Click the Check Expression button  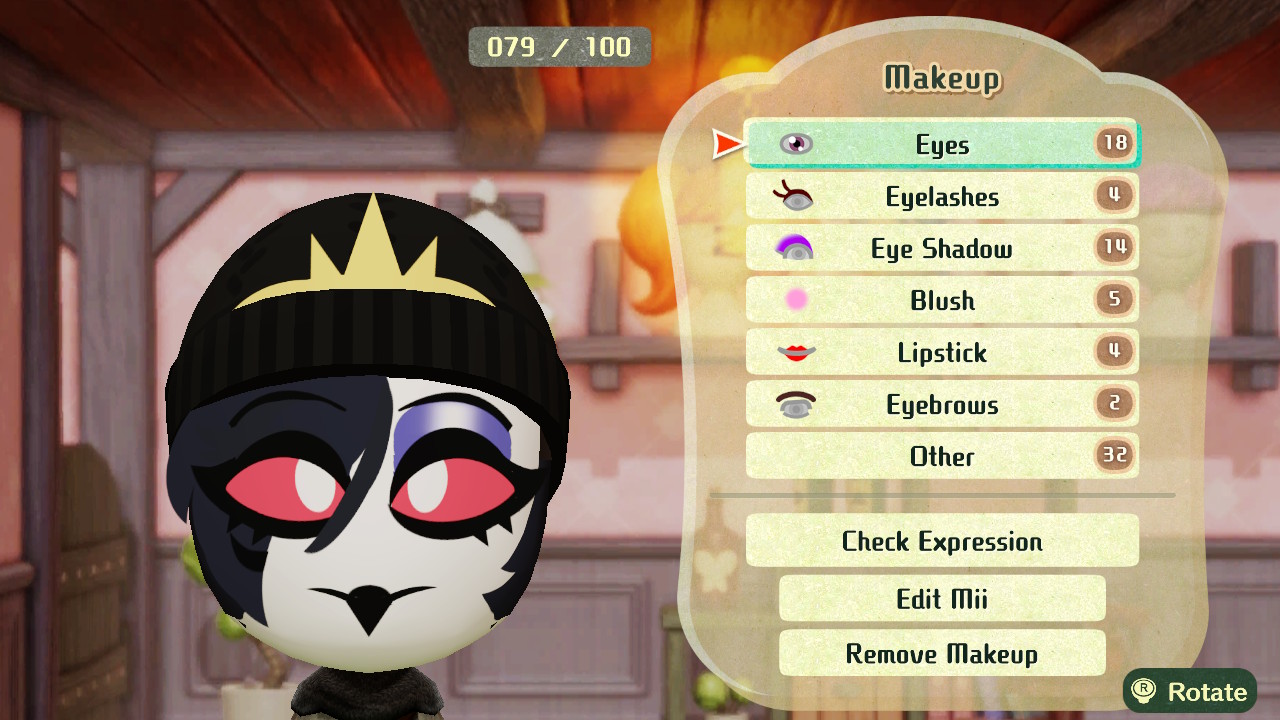941,541
